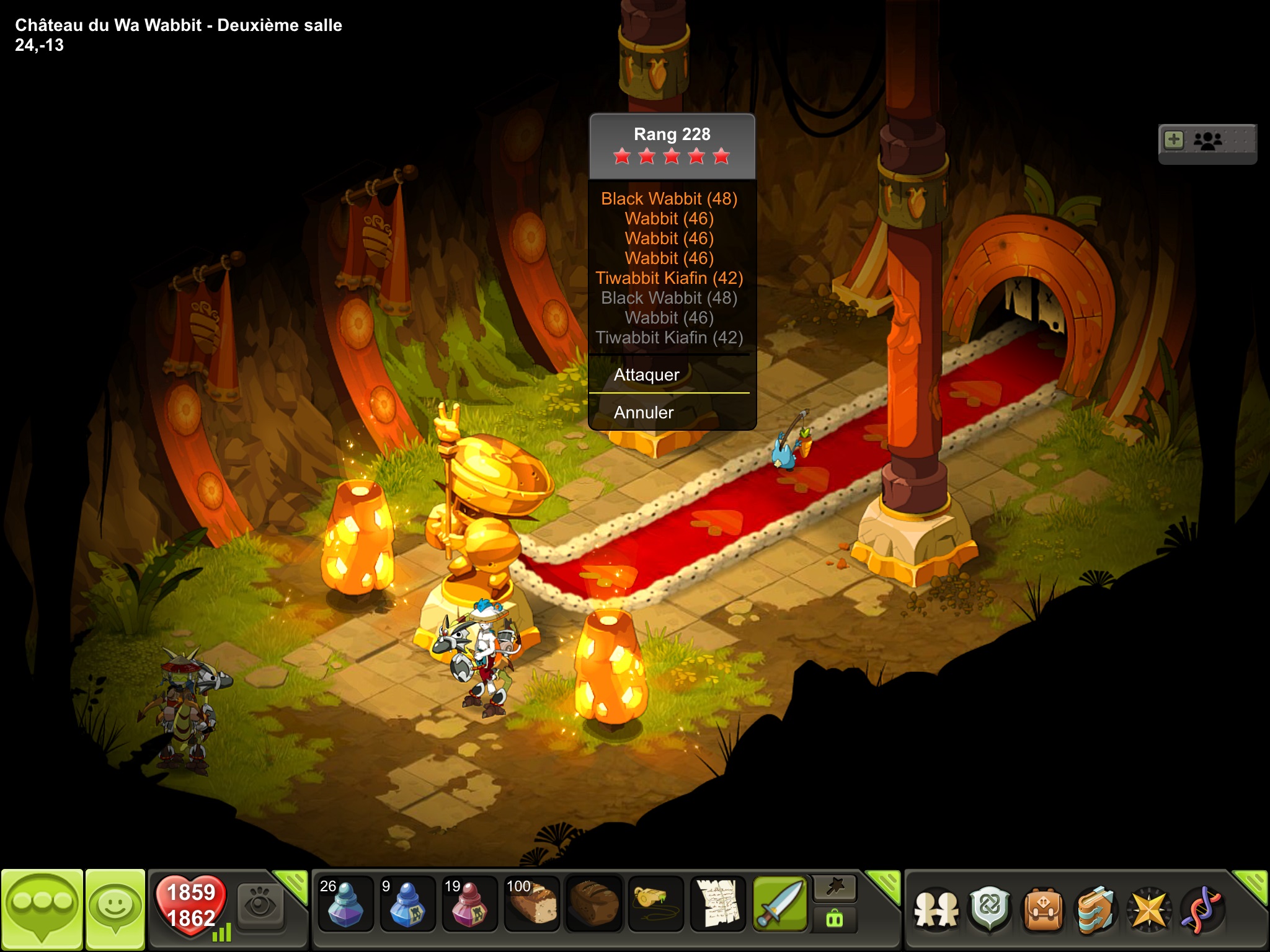Screen dimensions: 1270x952
Task: Click the add party member plus button
Action: (1174, 140)
